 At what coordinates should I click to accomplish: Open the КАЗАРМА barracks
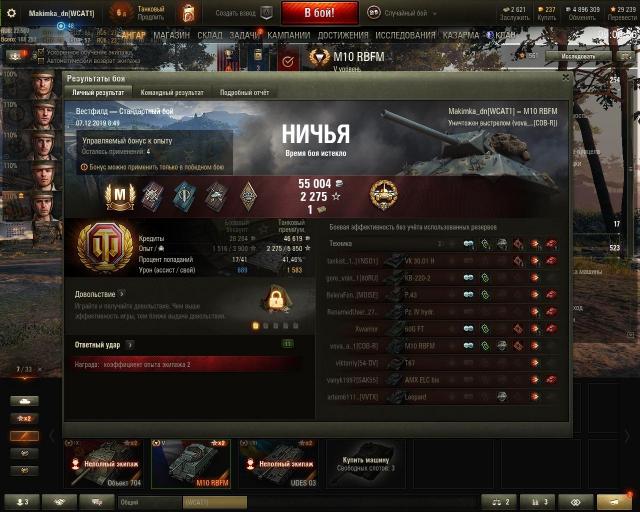click(x=461, y=34)
